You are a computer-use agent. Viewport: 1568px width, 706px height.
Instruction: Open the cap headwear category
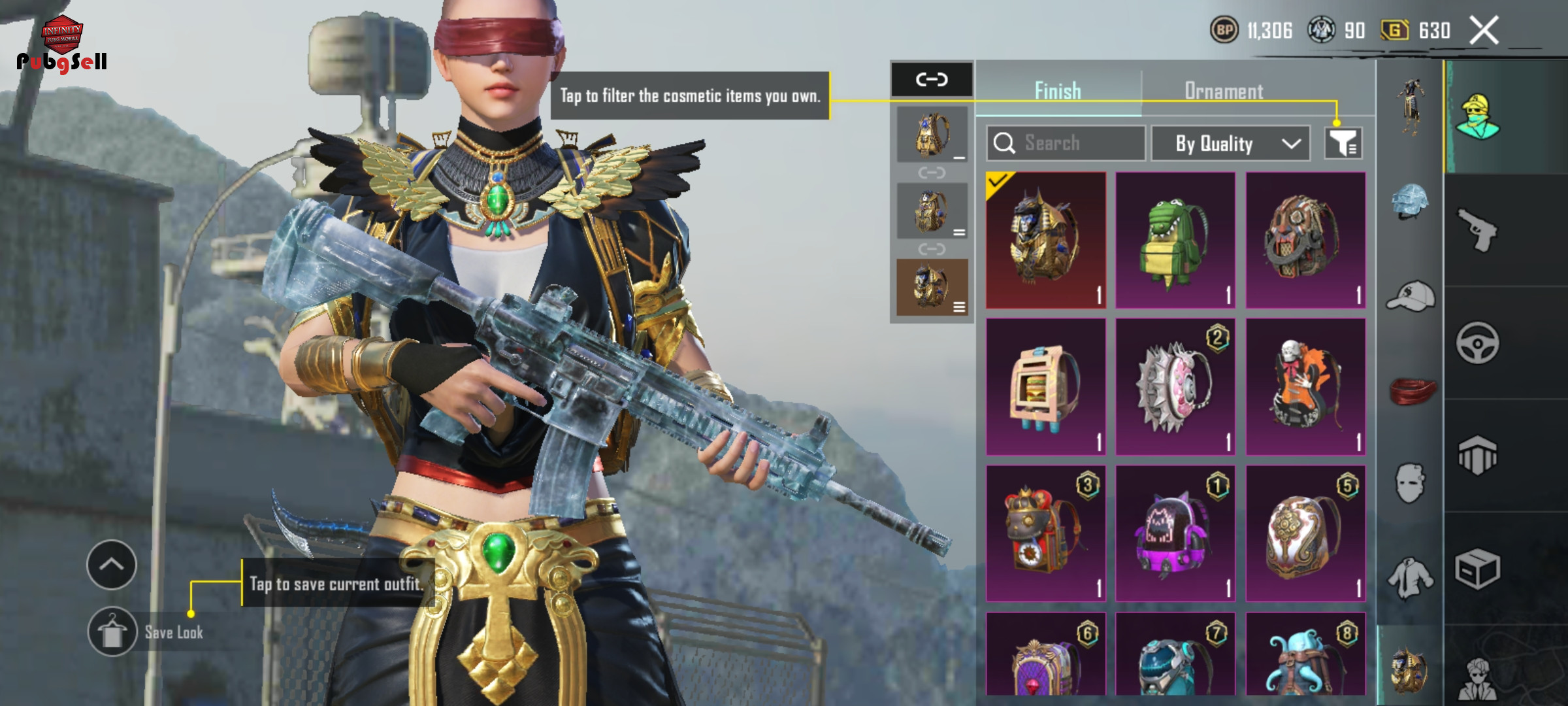click(1410, 296)
